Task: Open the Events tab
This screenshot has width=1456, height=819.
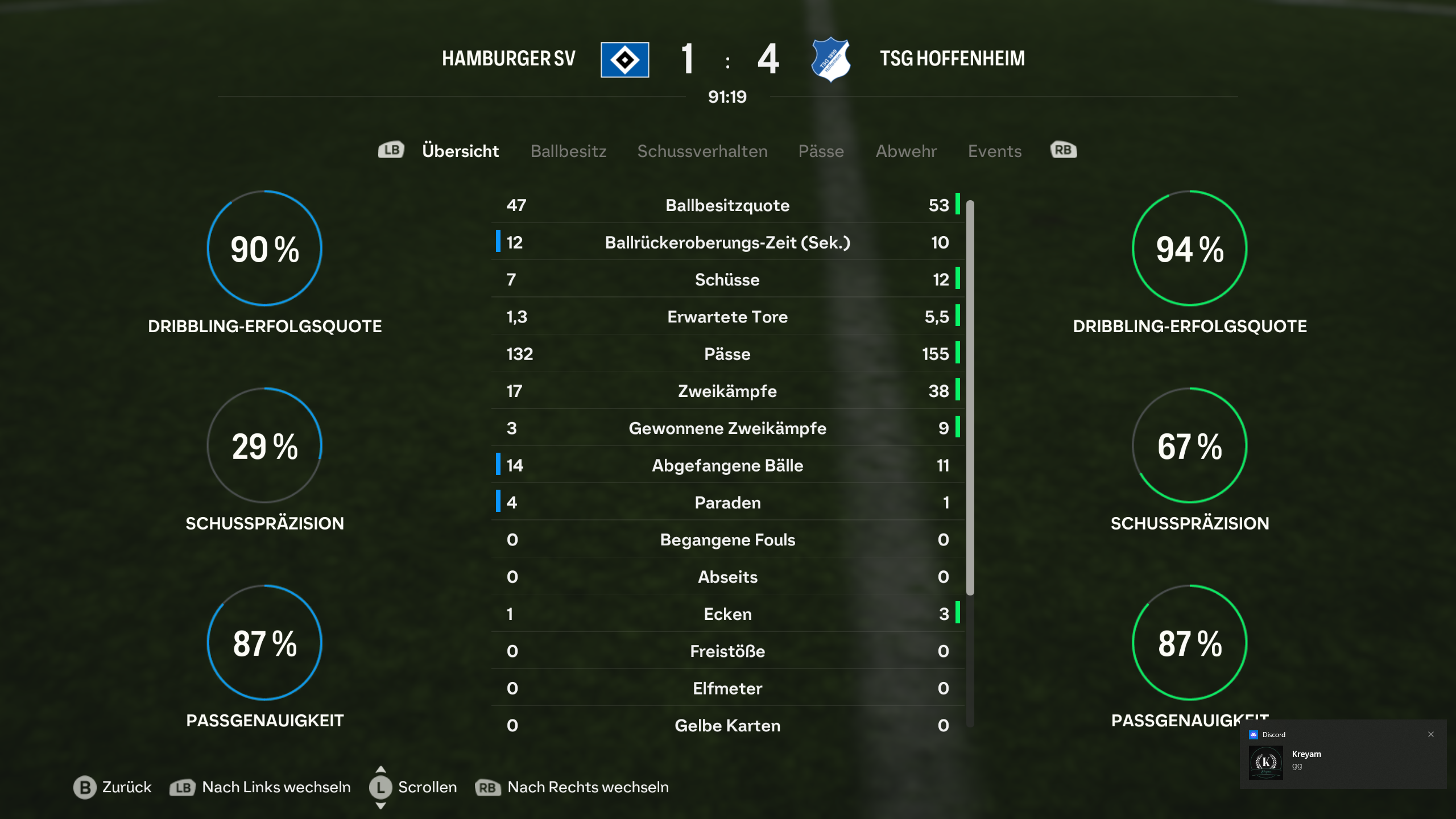Action: 995,151
